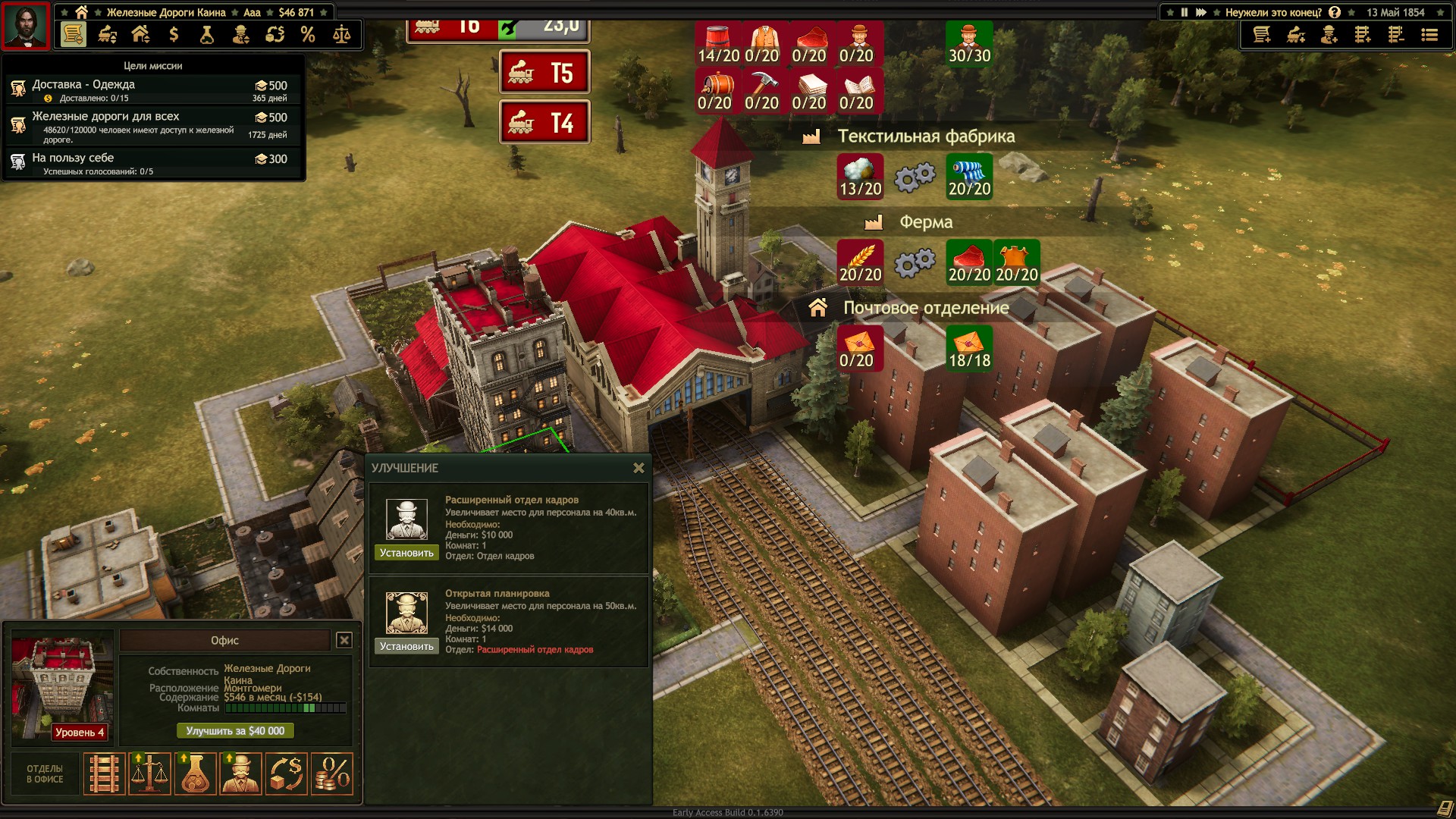Speed up game time with fast-forward
The image size is (1456, 819).
point(1201,12)
